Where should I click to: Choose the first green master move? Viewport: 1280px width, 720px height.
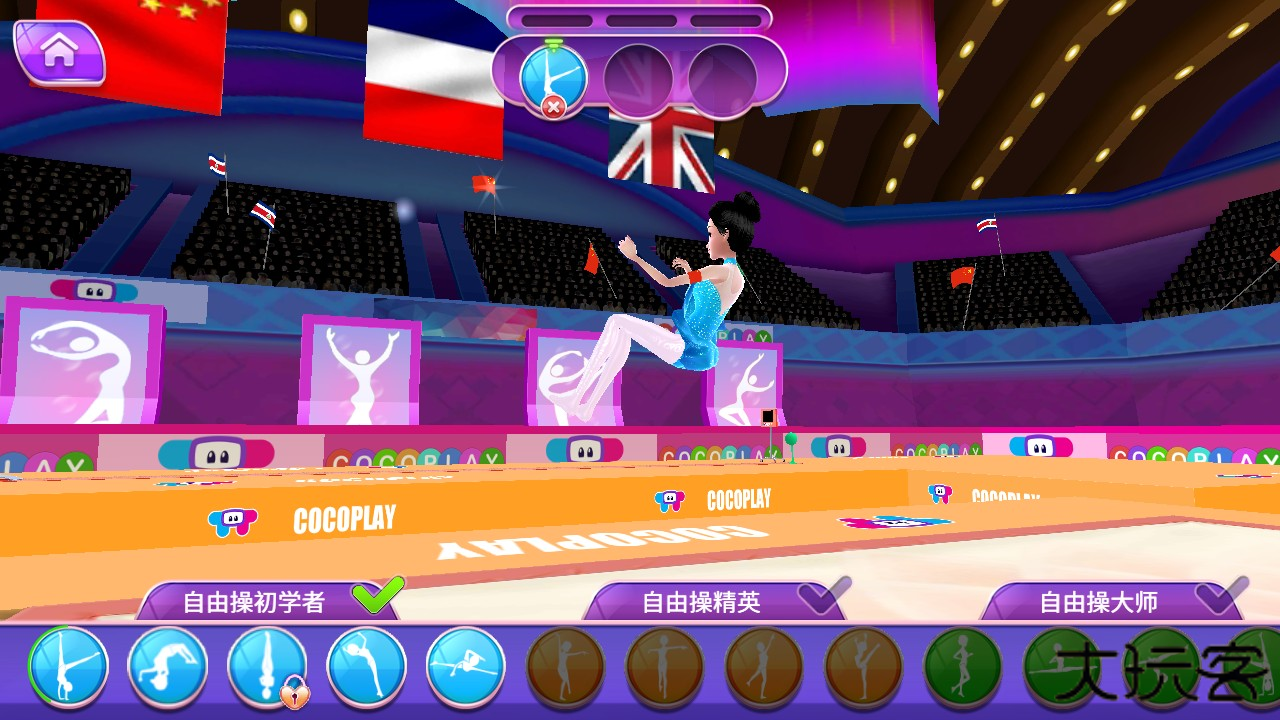(963, 666)
